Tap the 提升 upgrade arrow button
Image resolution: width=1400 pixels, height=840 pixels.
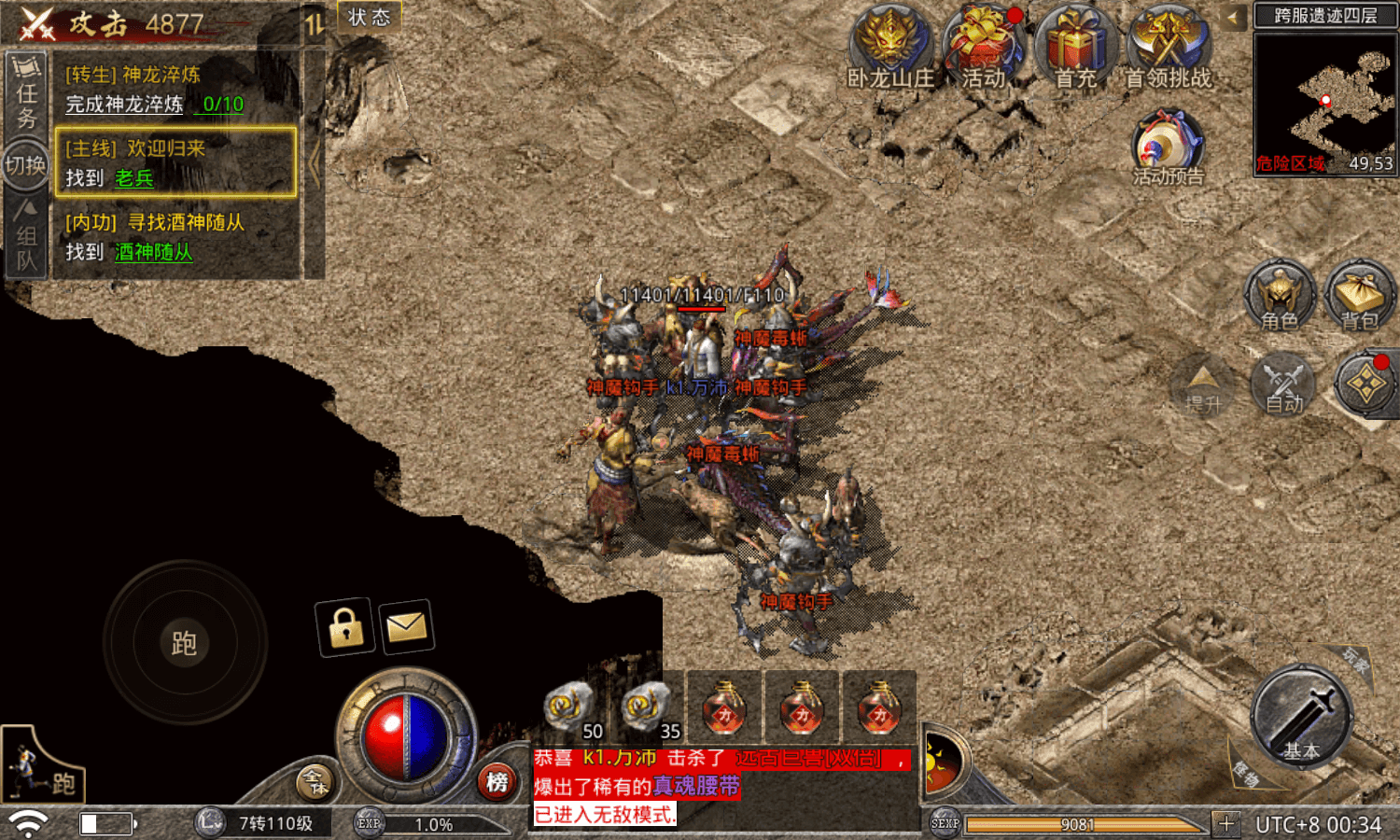point(1202,383)
